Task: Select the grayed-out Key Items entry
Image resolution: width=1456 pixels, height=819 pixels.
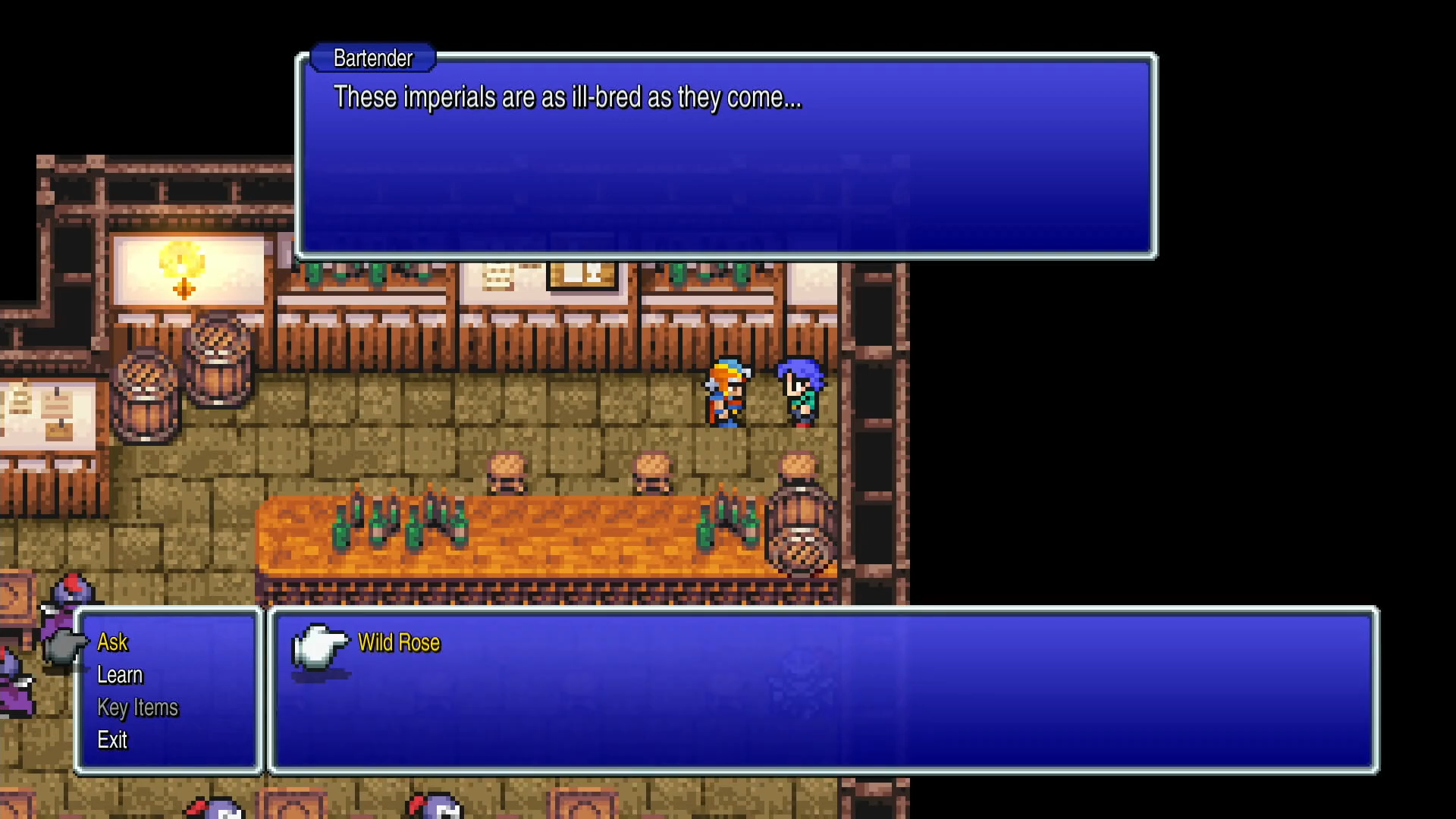Action: [137, 708]
